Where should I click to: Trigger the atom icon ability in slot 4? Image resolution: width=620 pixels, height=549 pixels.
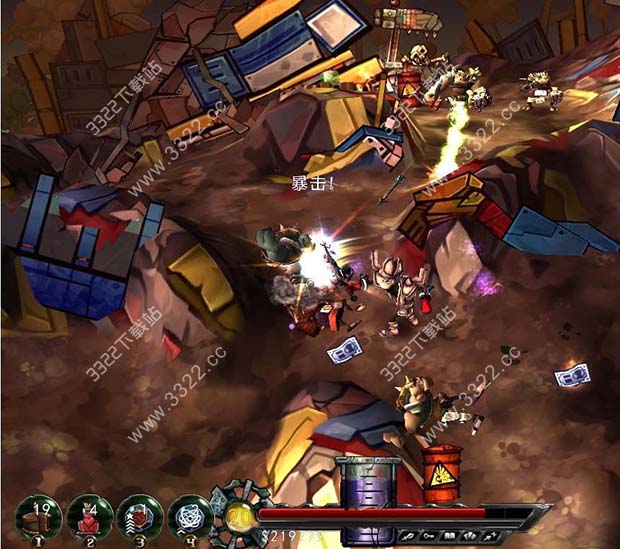(190, 516)
